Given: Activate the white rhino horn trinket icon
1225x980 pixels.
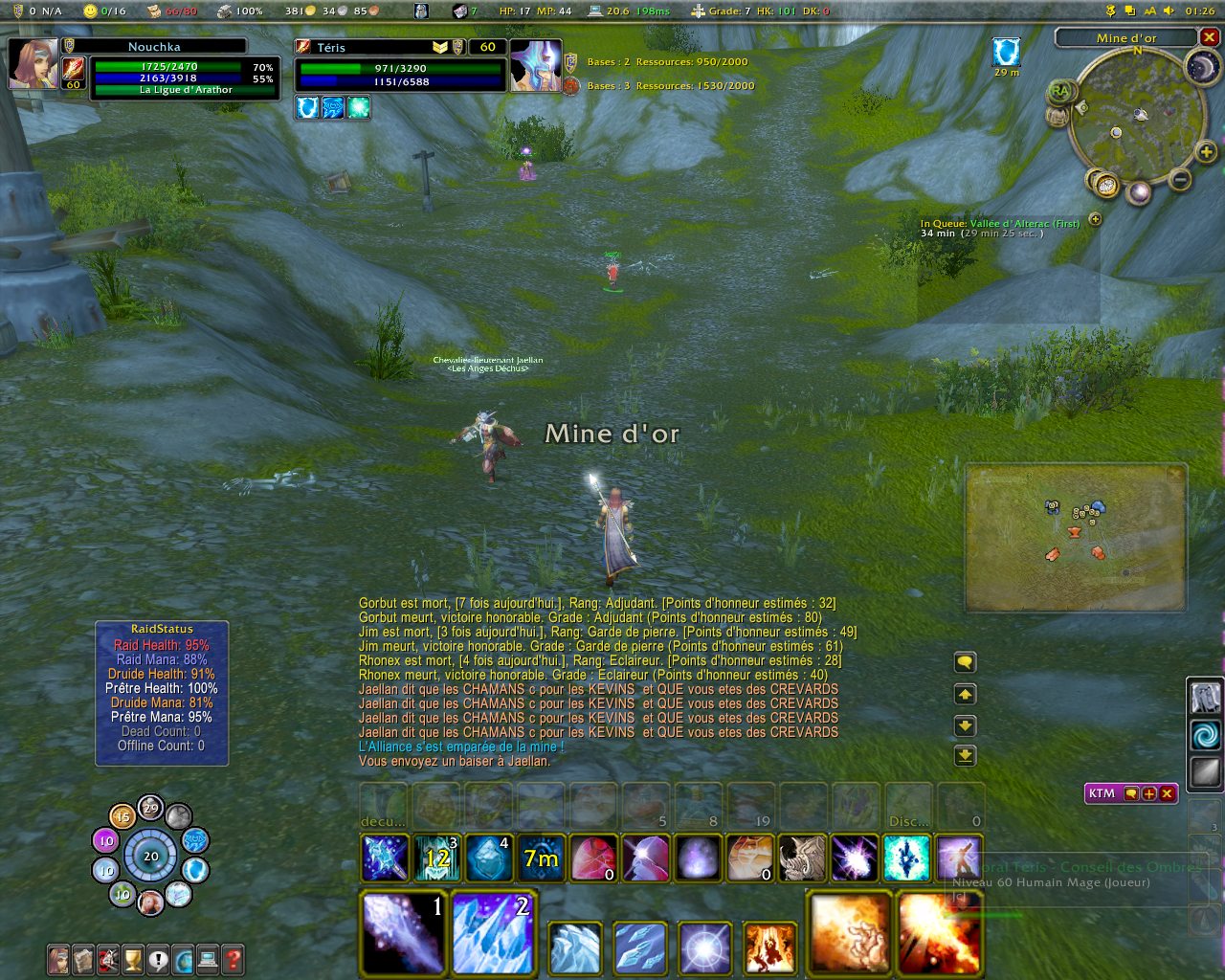Looking at the screenshot, I should coord(802,857).
